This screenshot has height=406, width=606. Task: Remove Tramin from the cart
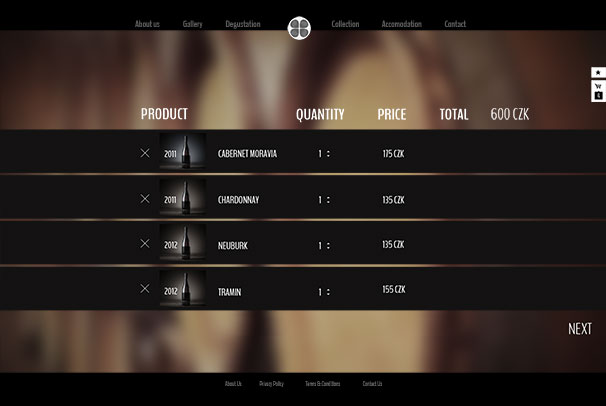(145, 289)
